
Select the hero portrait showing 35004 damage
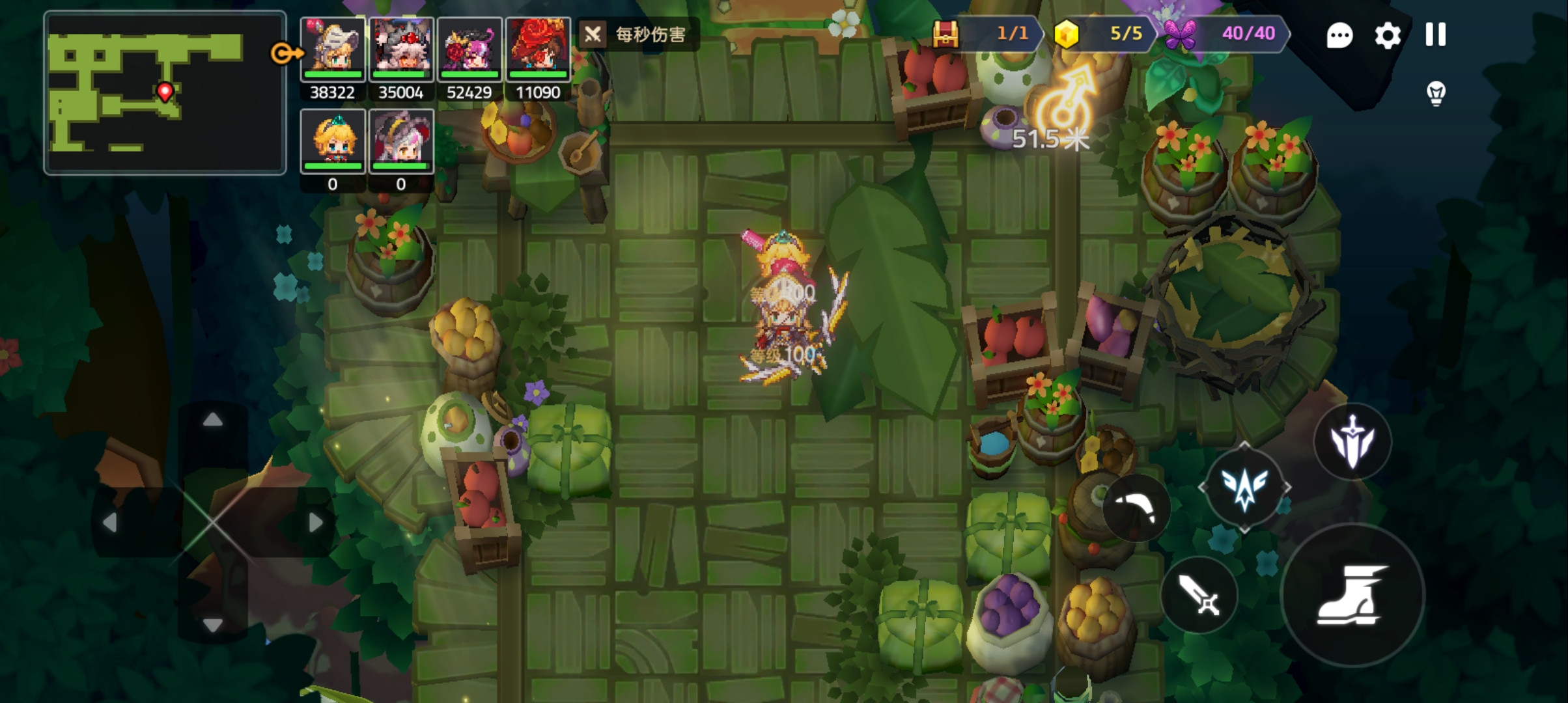401,49
